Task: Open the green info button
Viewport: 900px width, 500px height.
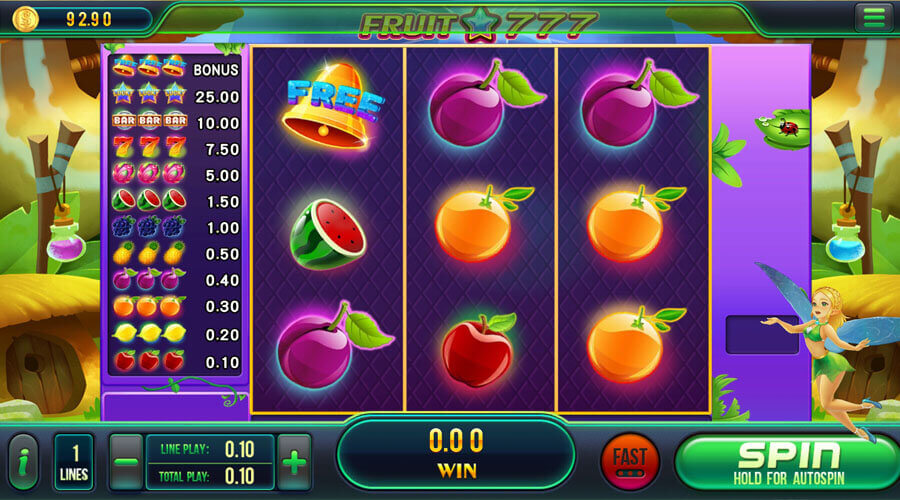Action: 22,462
